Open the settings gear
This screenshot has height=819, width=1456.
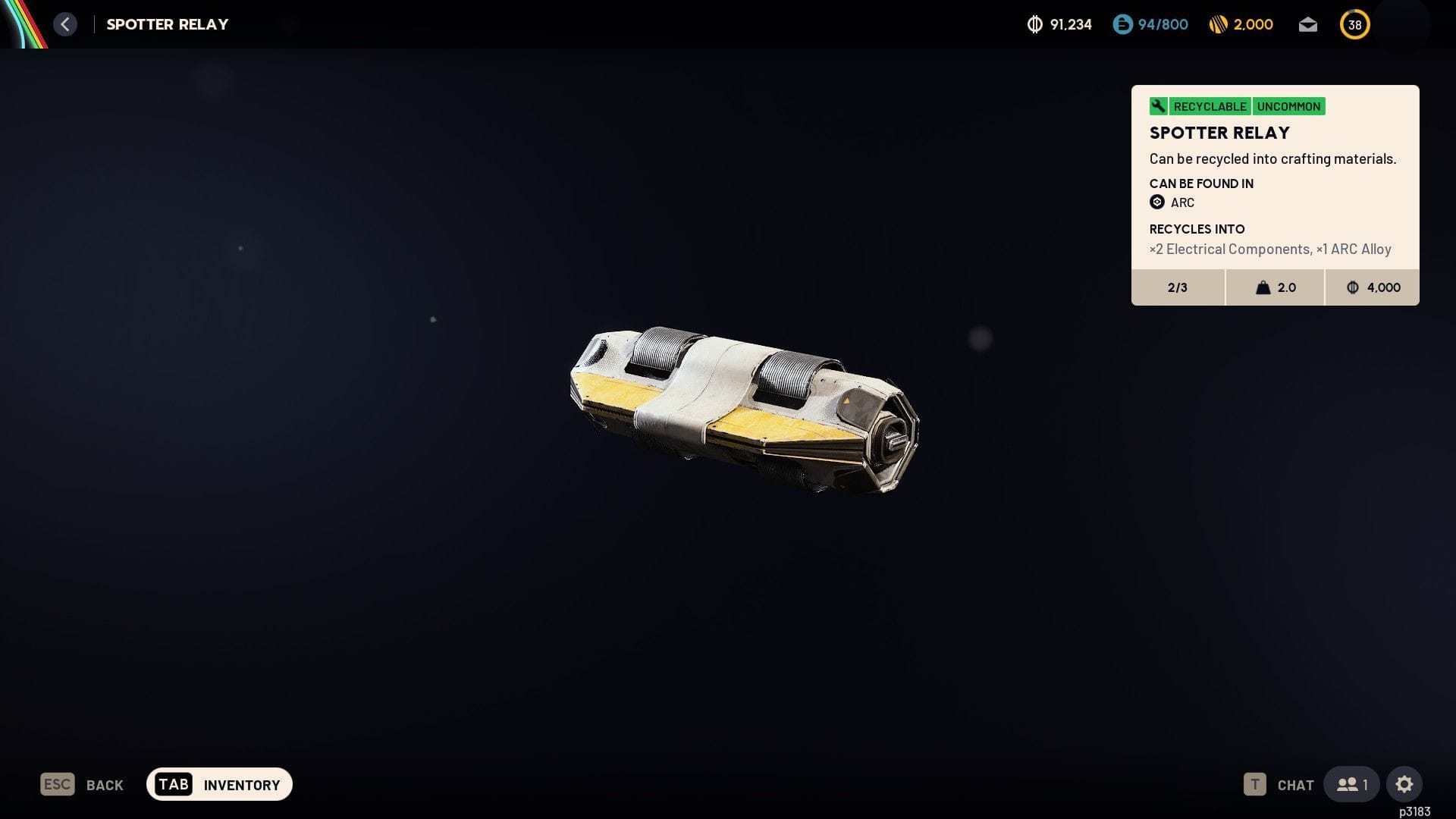tap(1405, 784)
